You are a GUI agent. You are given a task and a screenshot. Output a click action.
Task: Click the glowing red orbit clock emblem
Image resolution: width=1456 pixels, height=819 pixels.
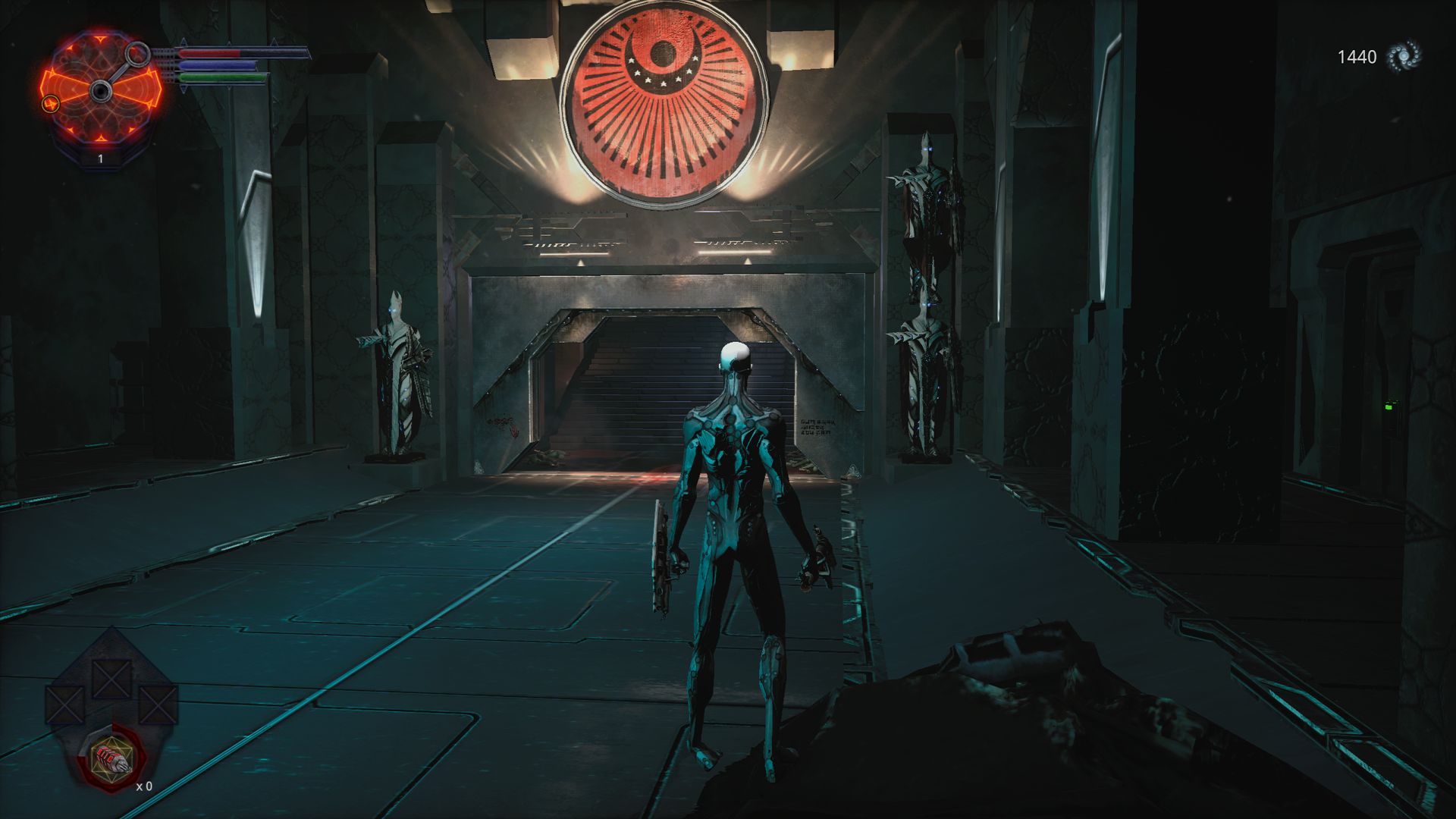tap(101, 92)
